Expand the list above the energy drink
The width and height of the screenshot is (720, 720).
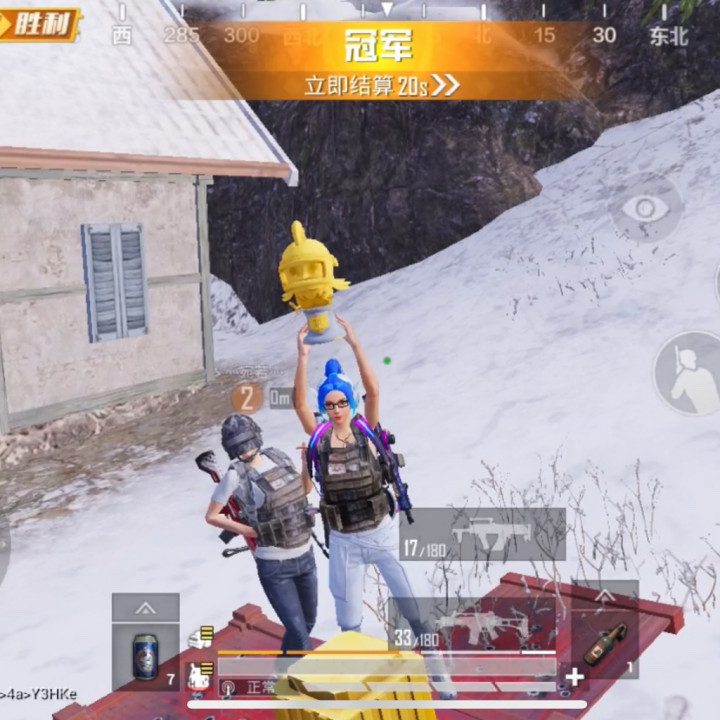coord(146,607)
